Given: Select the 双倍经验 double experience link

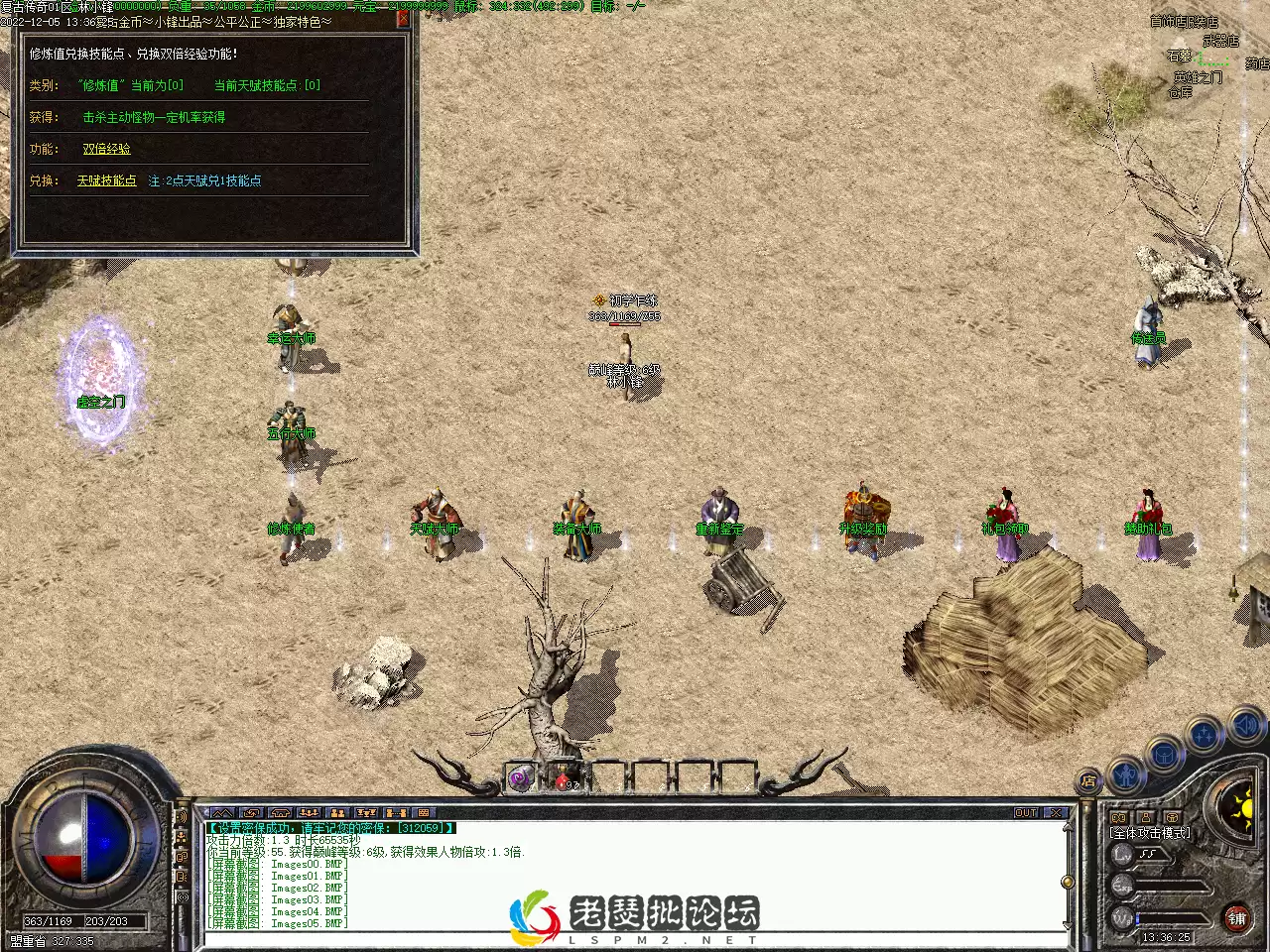Looking at the screenshot, I should point(106,149).
